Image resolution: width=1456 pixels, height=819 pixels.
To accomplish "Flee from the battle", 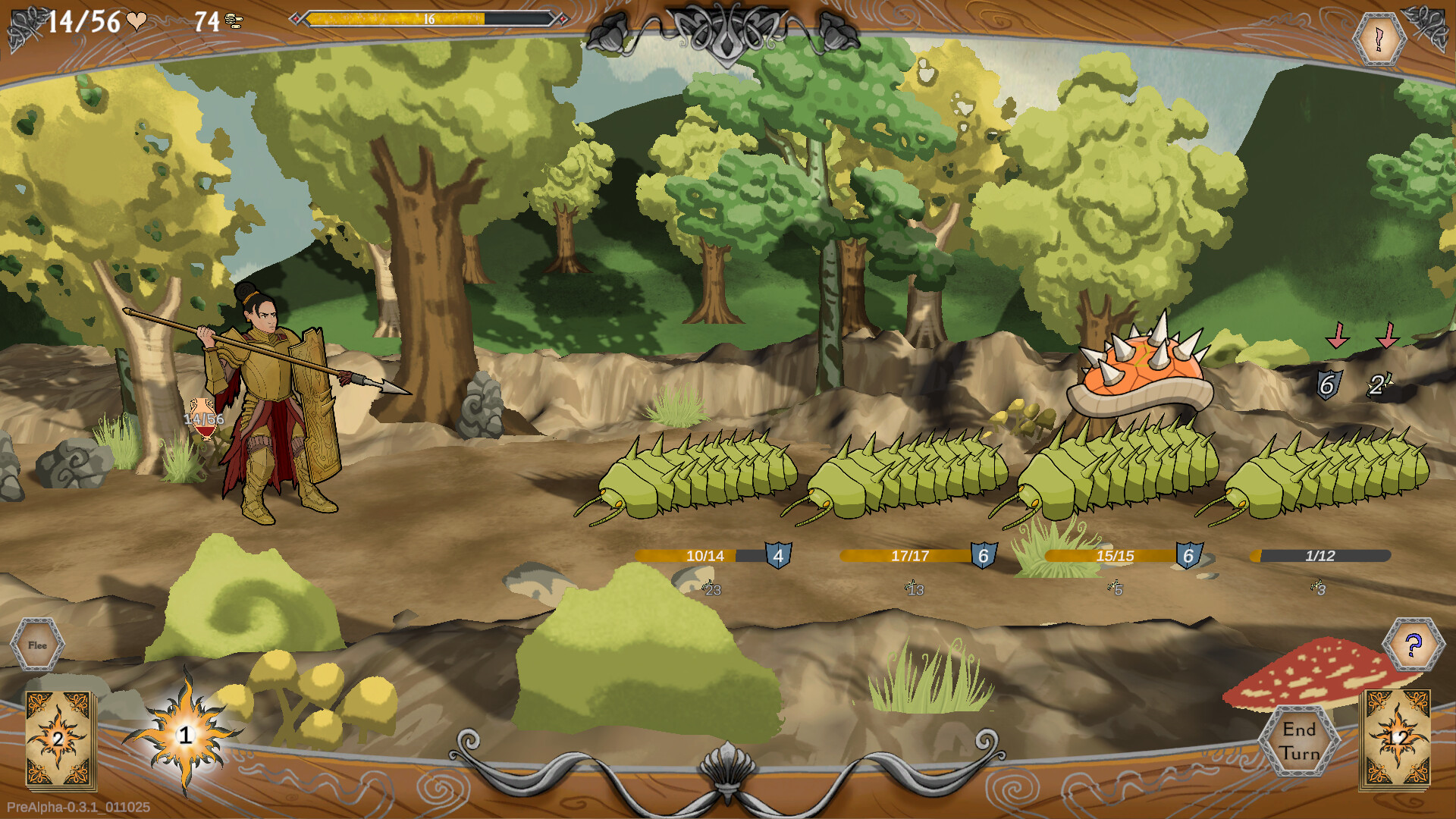I will (x=37, y=645).
